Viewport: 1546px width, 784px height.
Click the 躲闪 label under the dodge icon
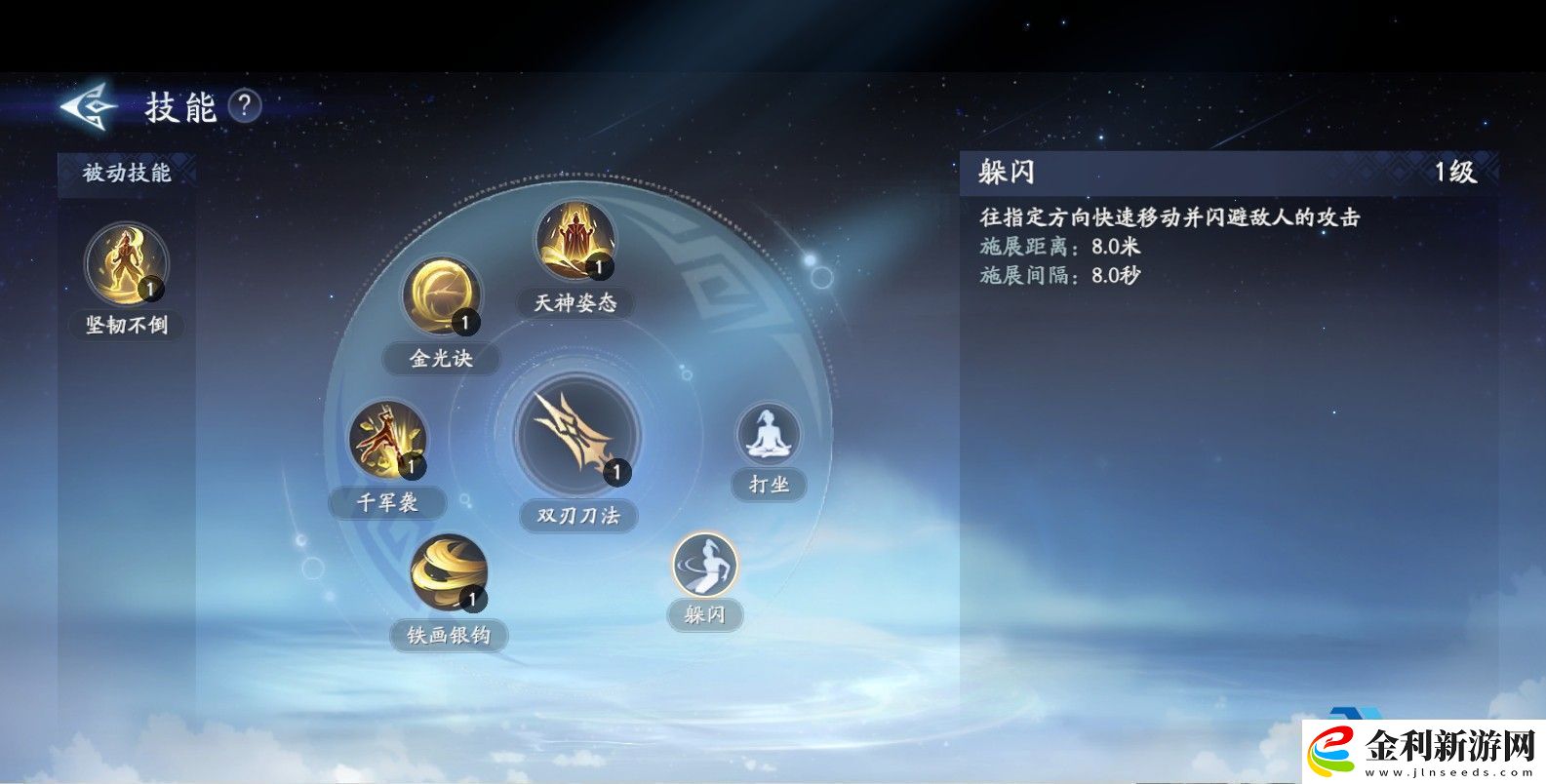click(x=705, y=616)
